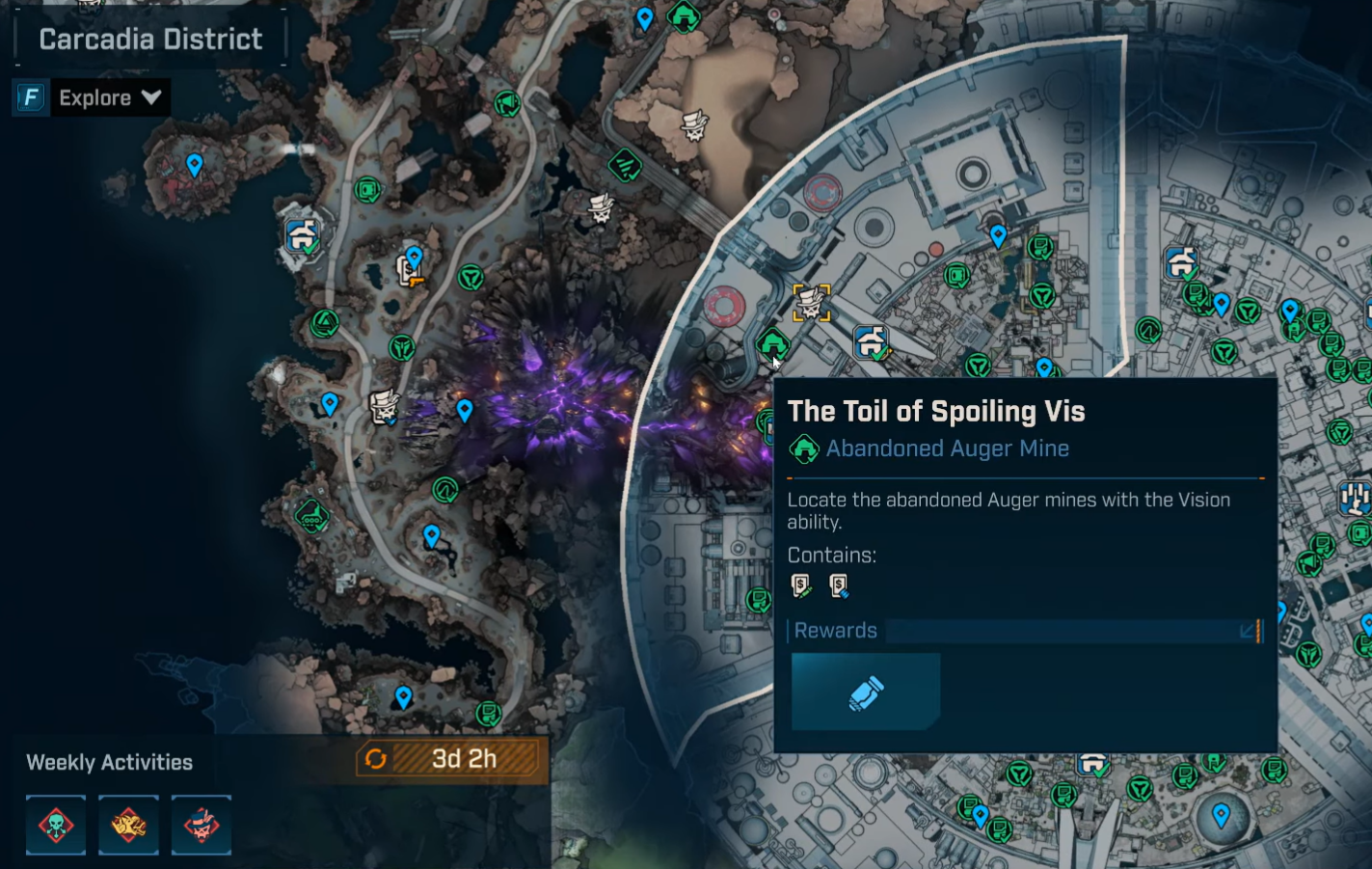Image resolution: width=1372 pixels, height=869 pixels.
Task: Select the top-hat skull weekly activity
Action: pos(201,826)
